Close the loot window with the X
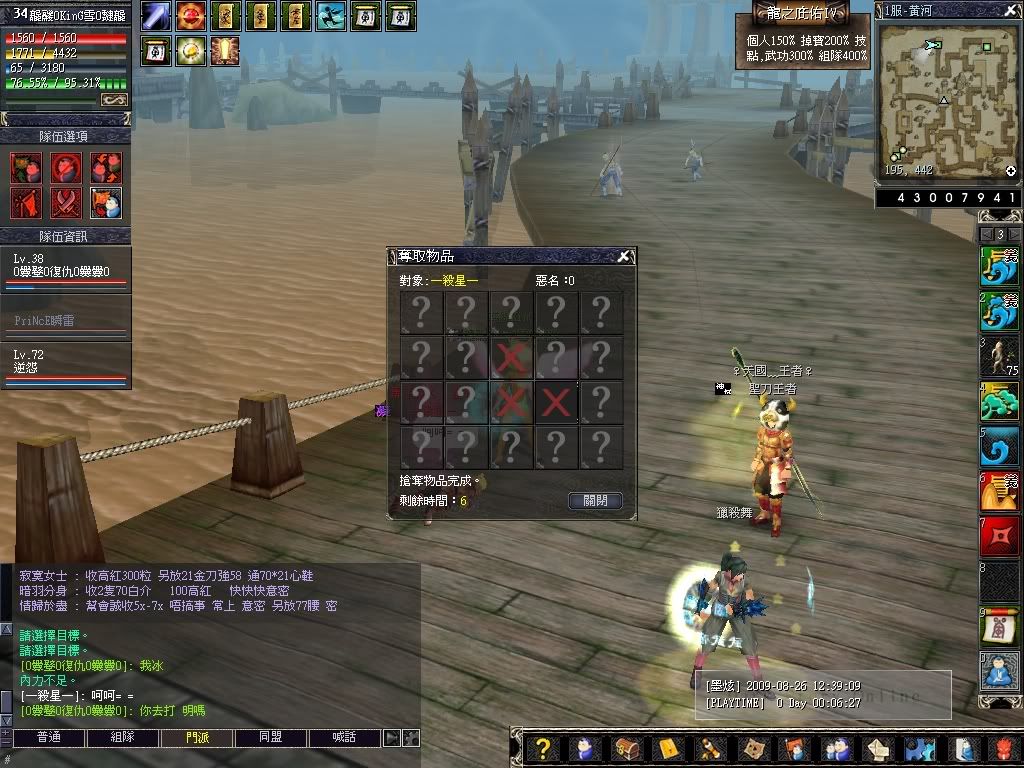This screenshot has height=768, width=1024. click(624, 257)
